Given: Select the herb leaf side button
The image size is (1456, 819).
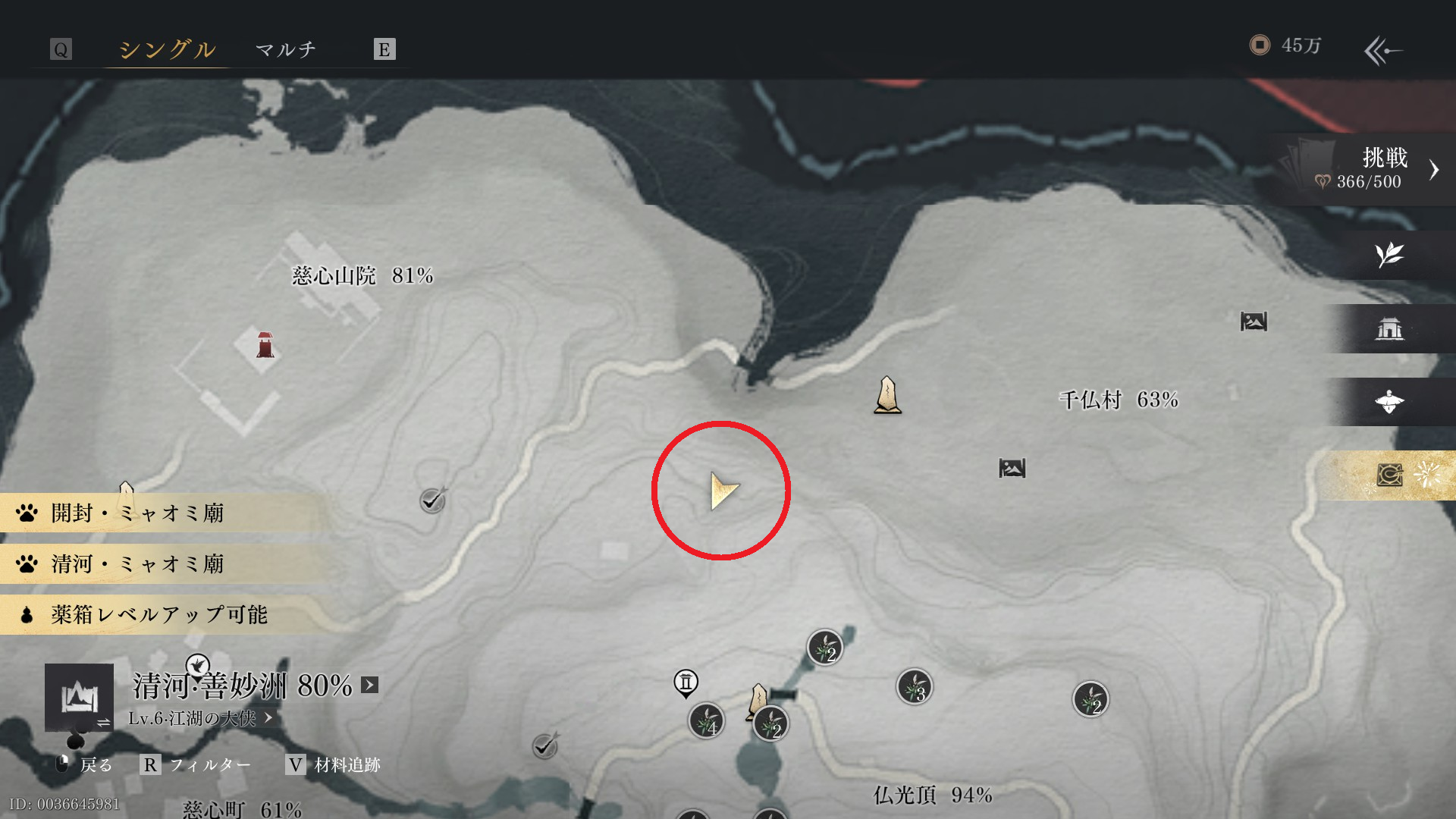Looking at the screenshot, I should pyautogui.click(x=1389, y=255).
